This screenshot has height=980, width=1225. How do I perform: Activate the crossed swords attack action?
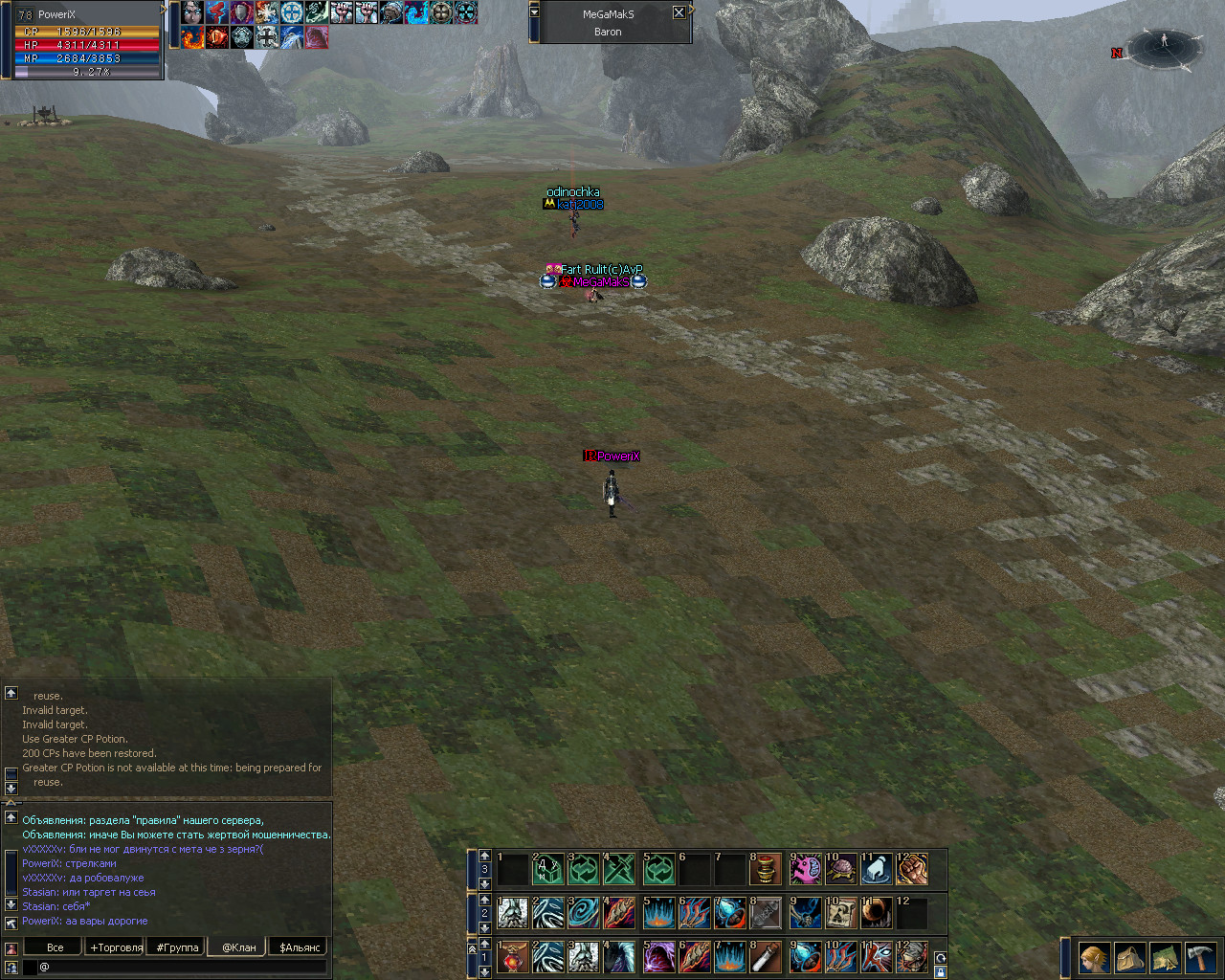pos(619,869)
